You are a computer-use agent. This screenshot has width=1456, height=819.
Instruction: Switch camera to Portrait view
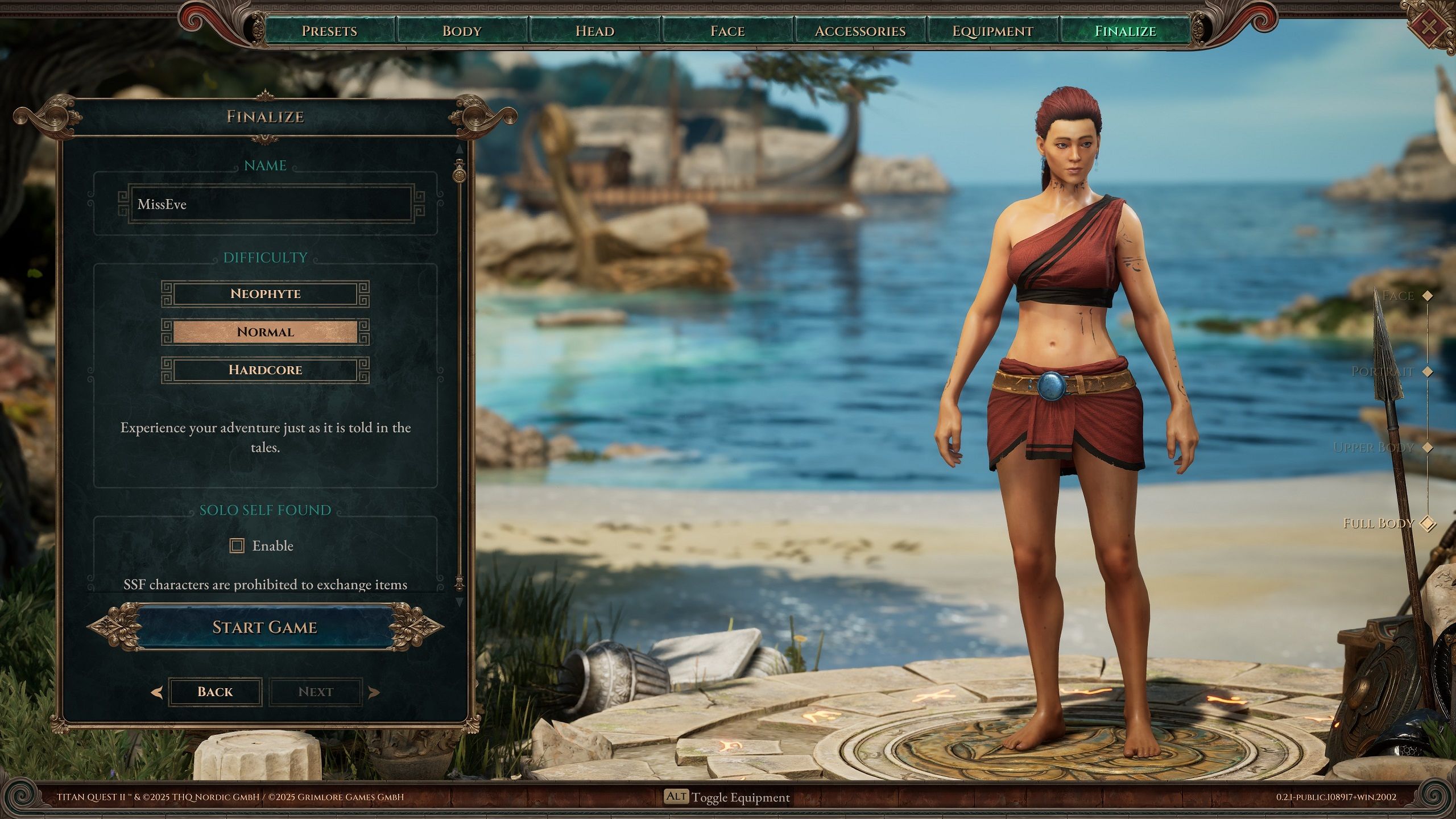tap(1427, 371)
